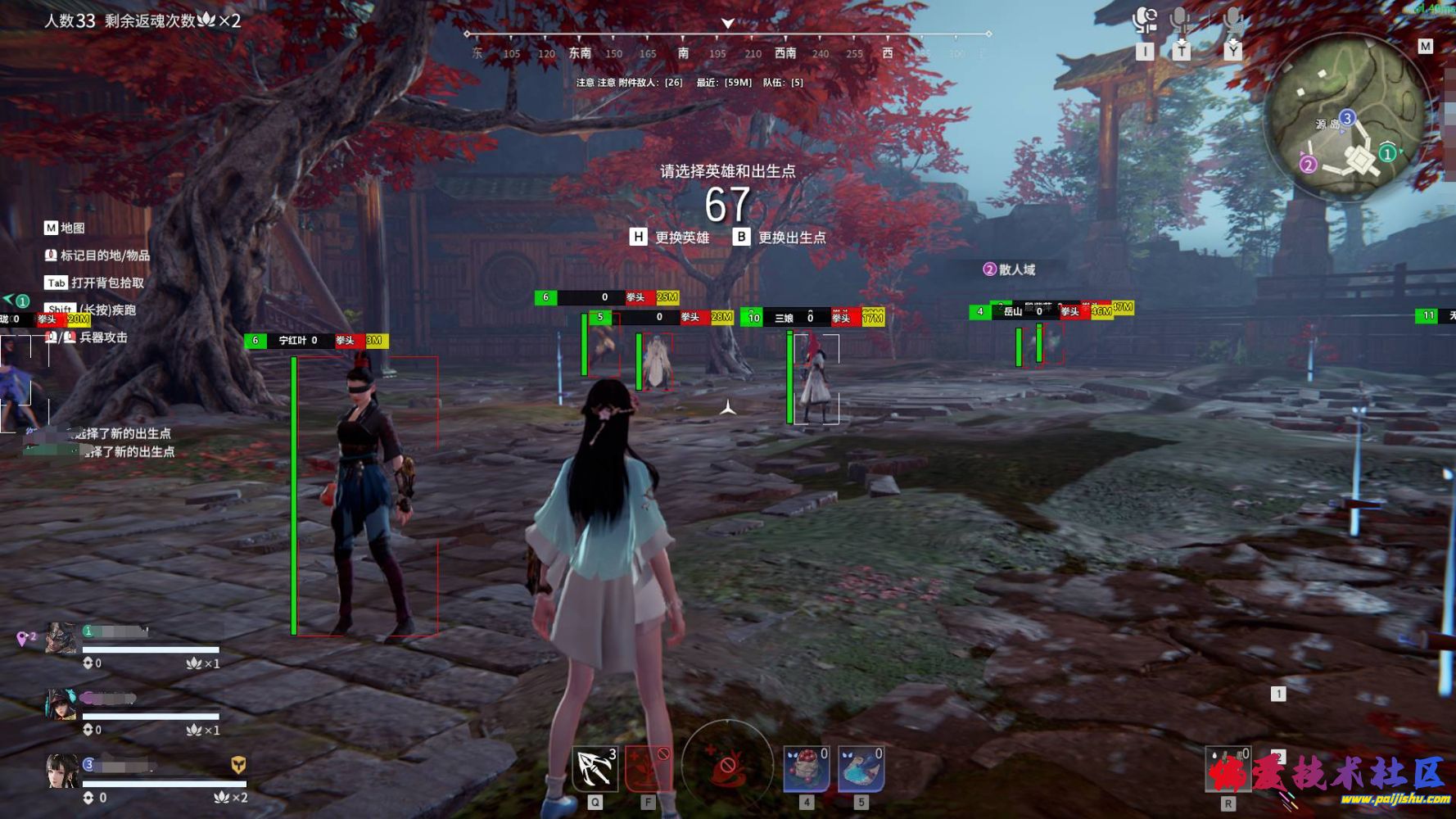Use the blue armor powder item

861,770
